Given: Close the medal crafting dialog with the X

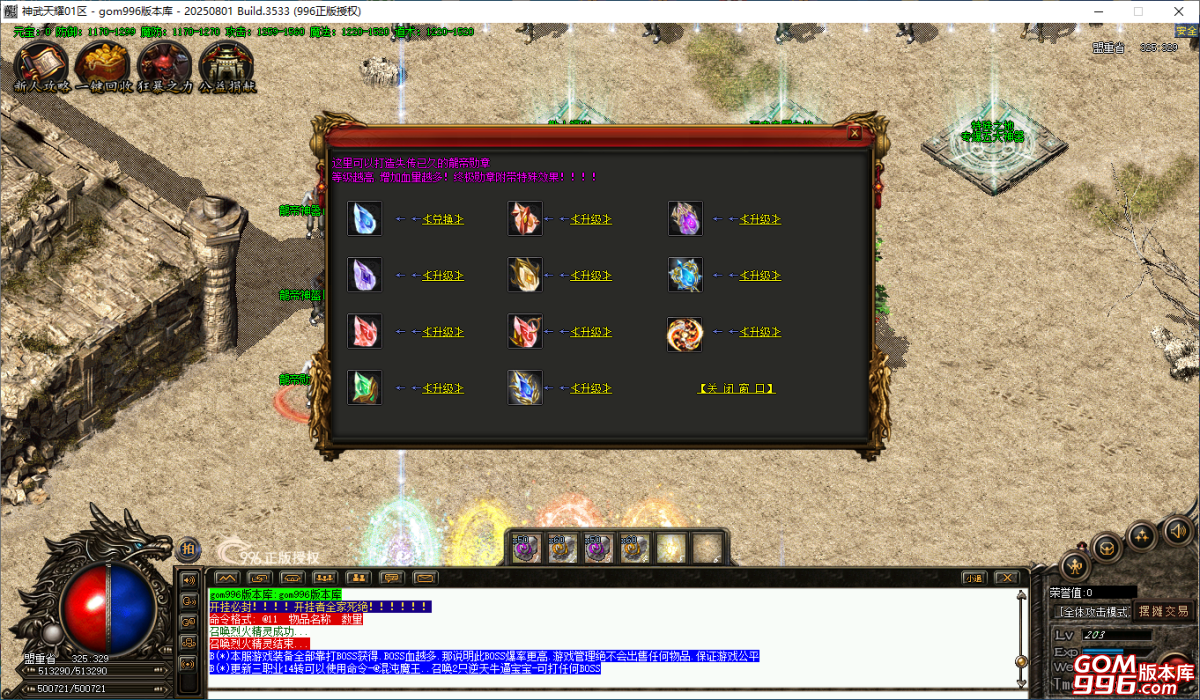Looking at the screenshot, I should (854, 132).
